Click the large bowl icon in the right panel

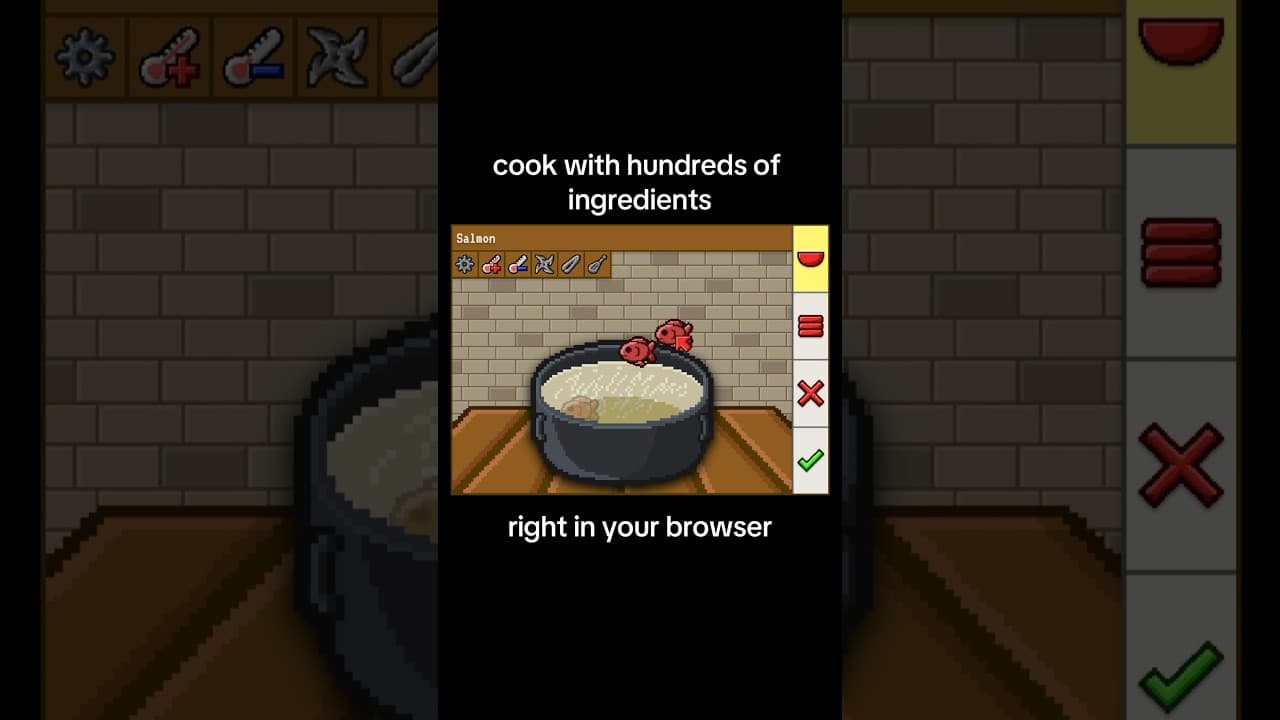pyautogui.click(x=1180, y=38)
